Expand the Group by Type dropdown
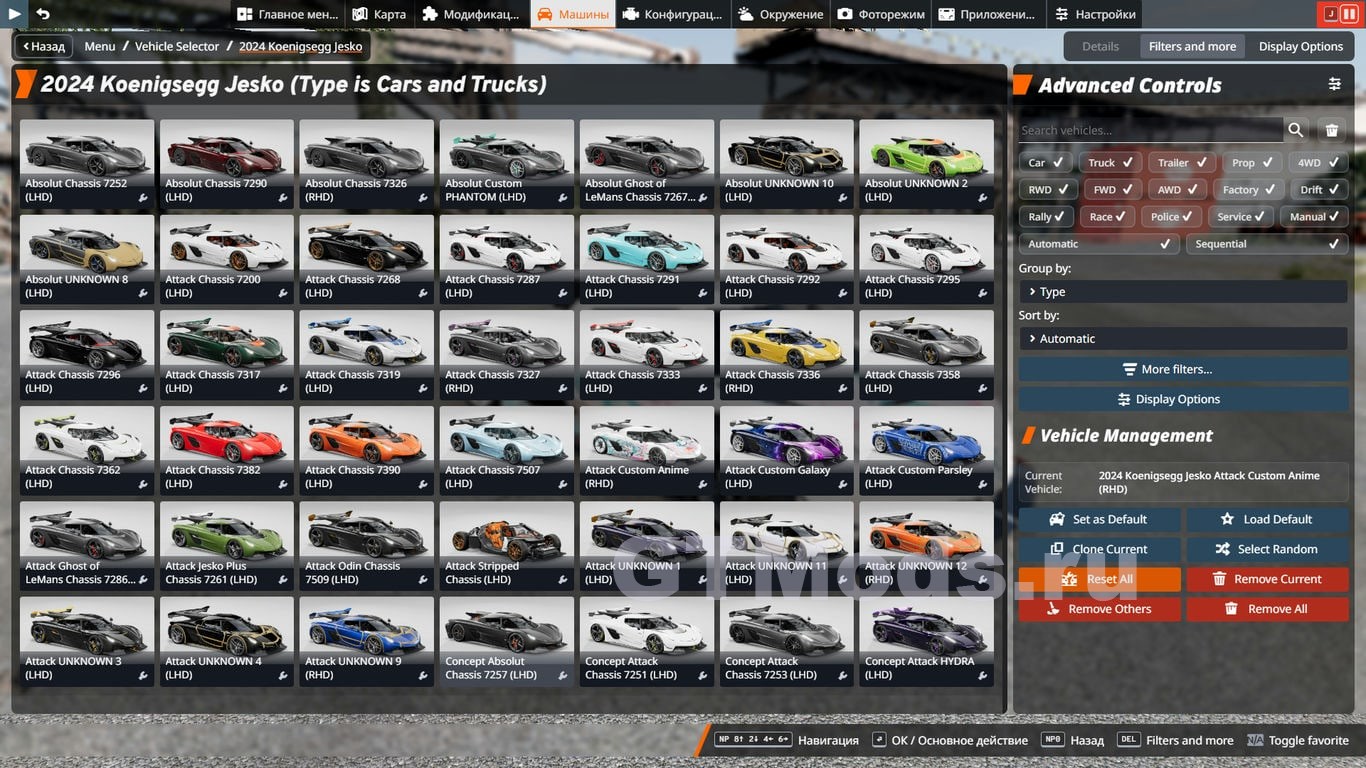 click(x=1183, y=292)
